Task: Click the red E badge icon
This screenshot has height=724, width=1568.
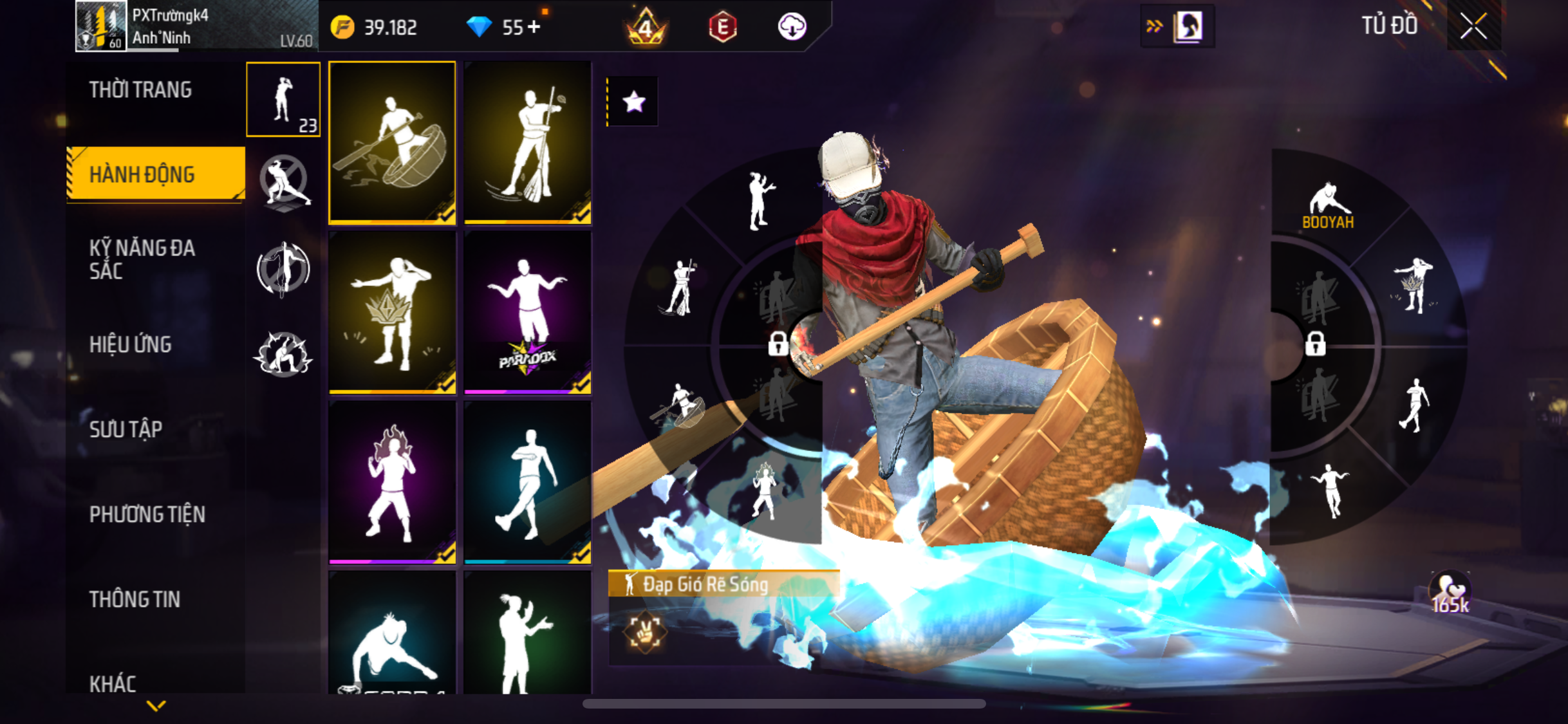Action: click(723, 28)
